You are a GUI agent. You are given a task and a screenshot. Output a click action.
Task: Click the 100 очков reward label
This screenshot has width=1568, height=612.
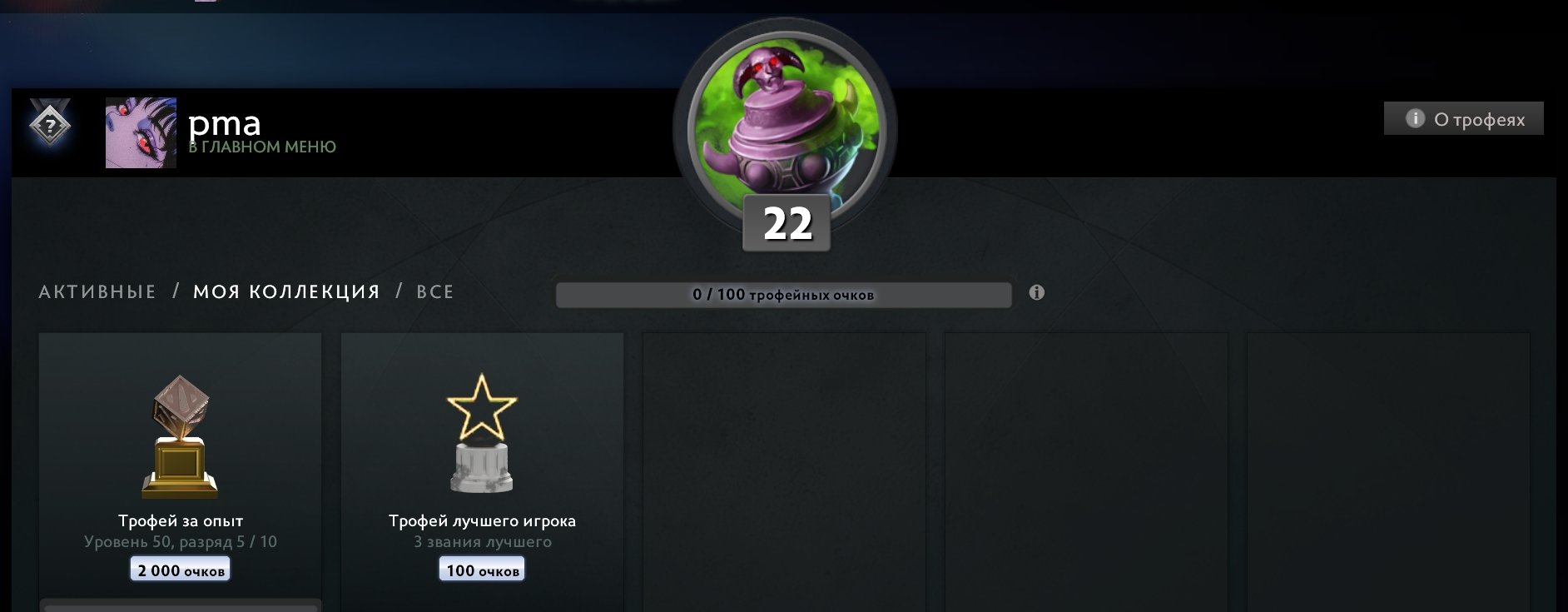click(x=481, y=570)
